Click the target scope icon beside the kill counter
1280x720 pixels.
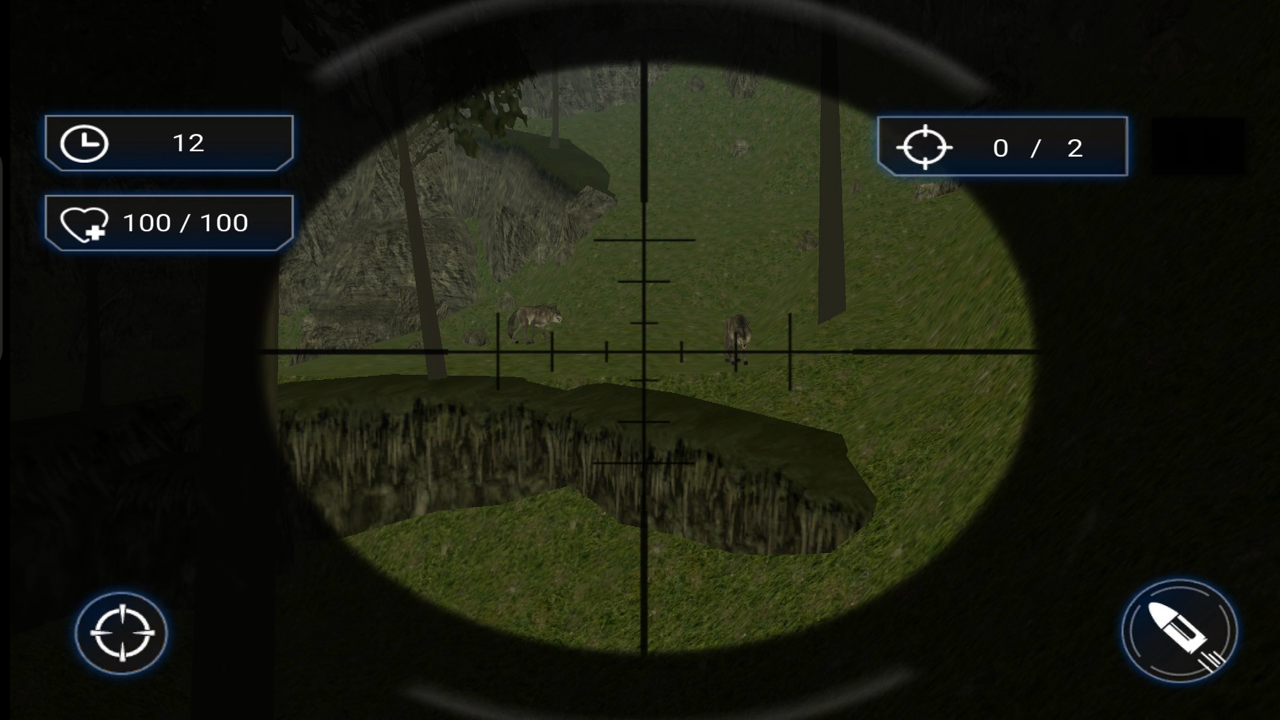click(925, 147)
